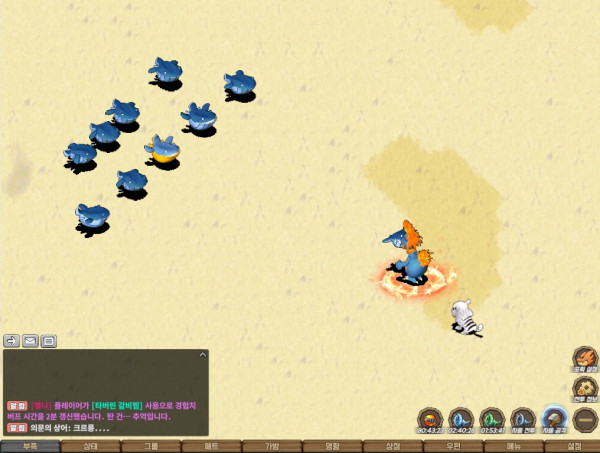Screen dimensions: 600x453
Task: Open the 가방 bag menu
Action: click(x=272, y=446)
